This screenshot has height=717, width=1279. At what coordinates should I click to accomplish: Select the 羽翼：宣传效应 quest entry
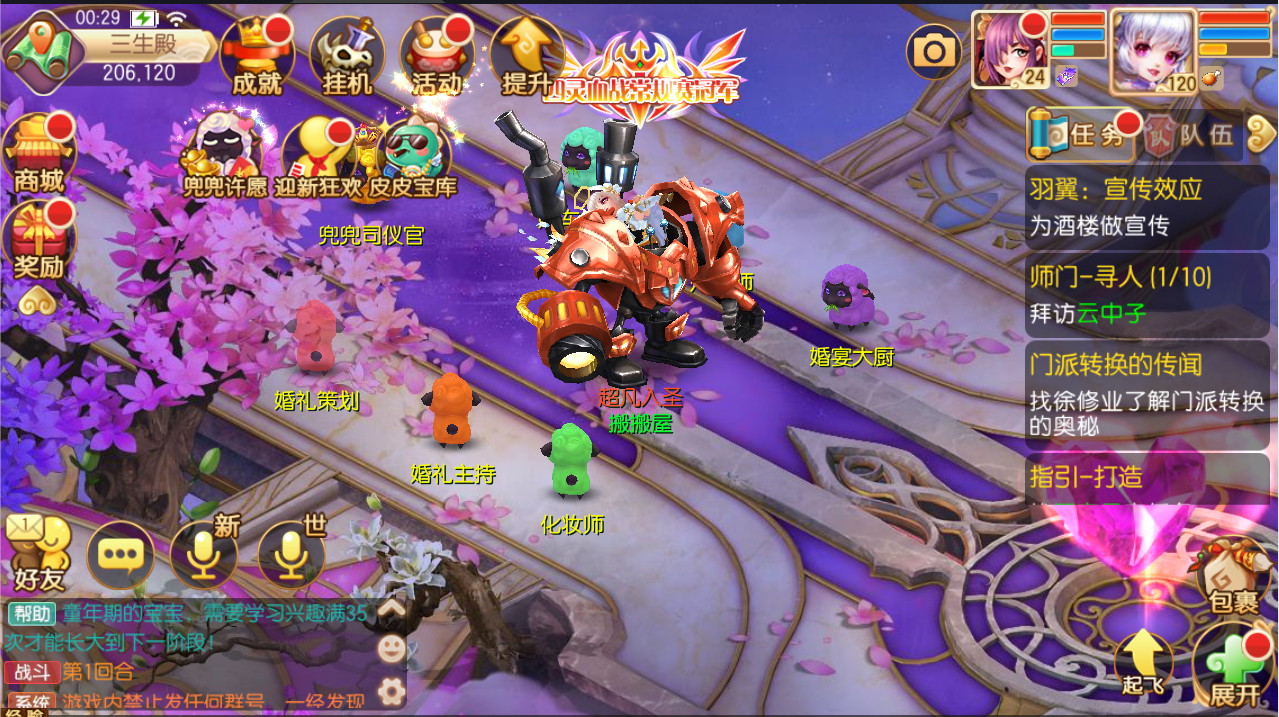pos(1146,207)
